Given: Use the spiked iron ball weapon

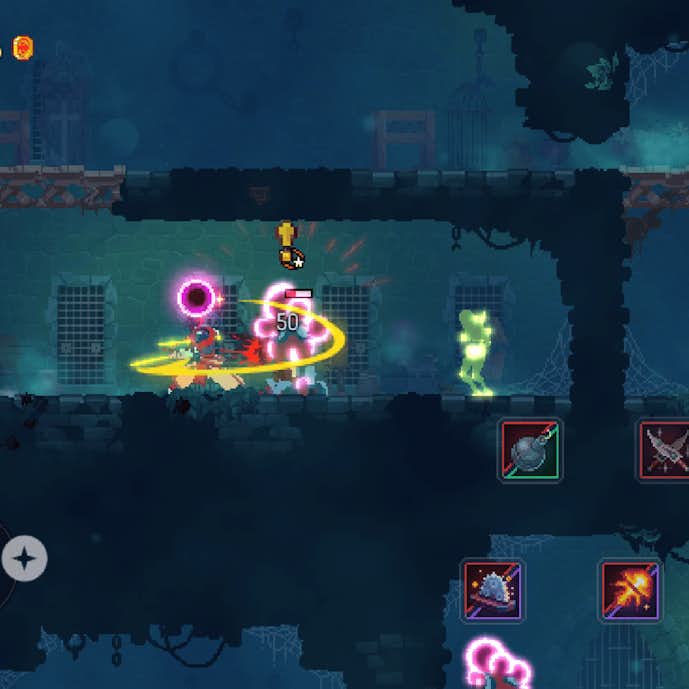Looking at the screenshot, I should point(531,450).
